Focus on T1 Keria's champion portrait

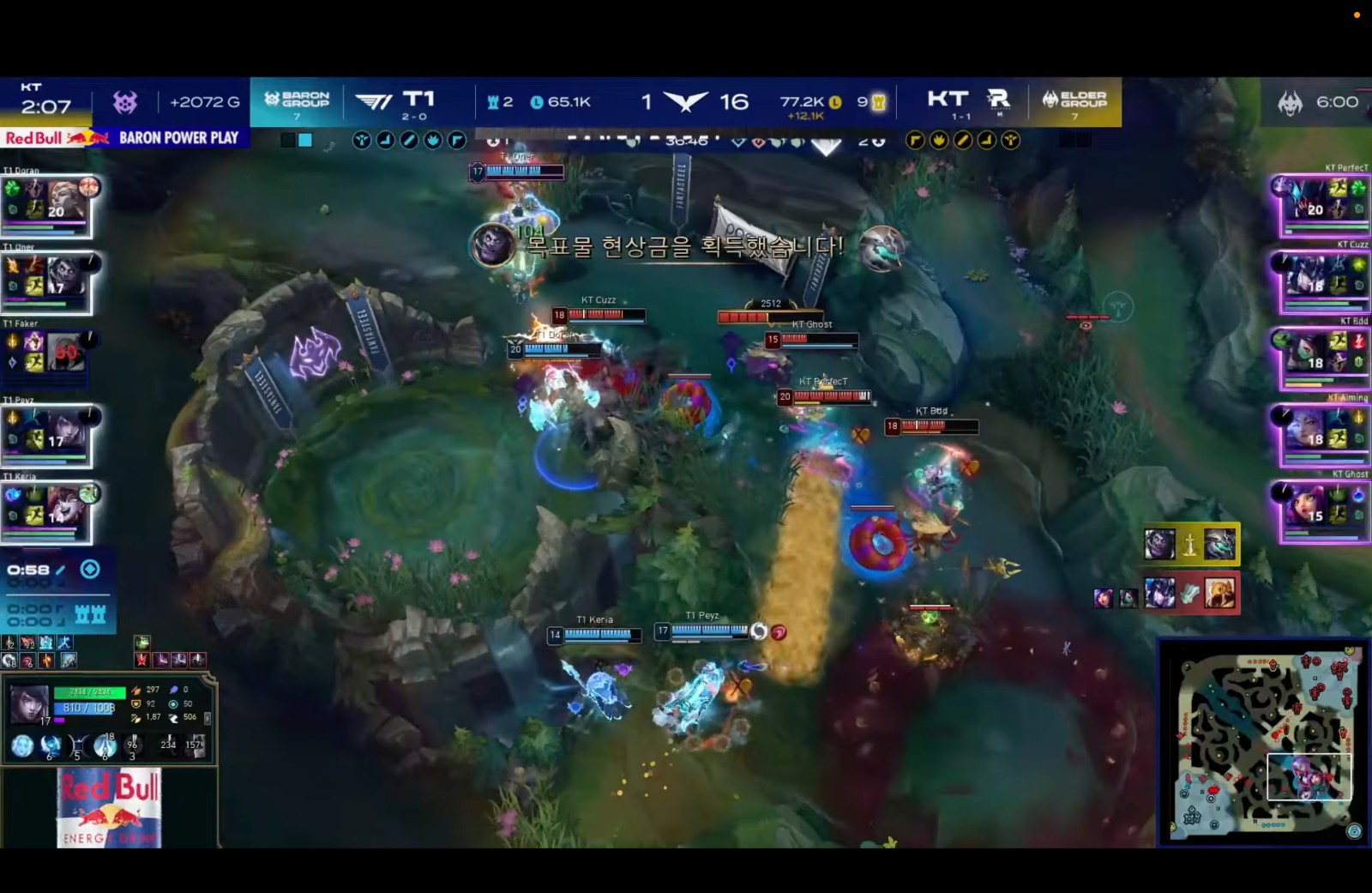68,506
